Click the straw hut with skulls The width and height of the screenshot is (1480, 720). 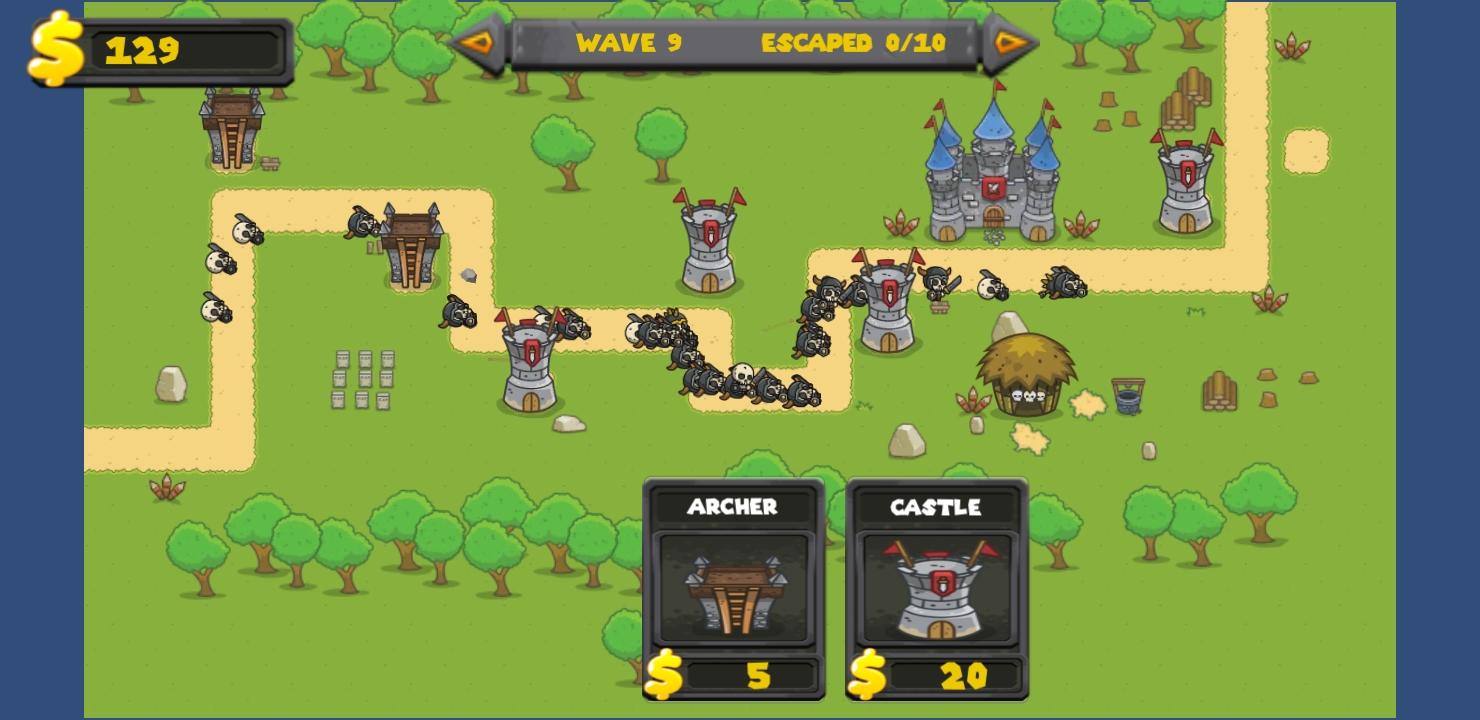1025,375
